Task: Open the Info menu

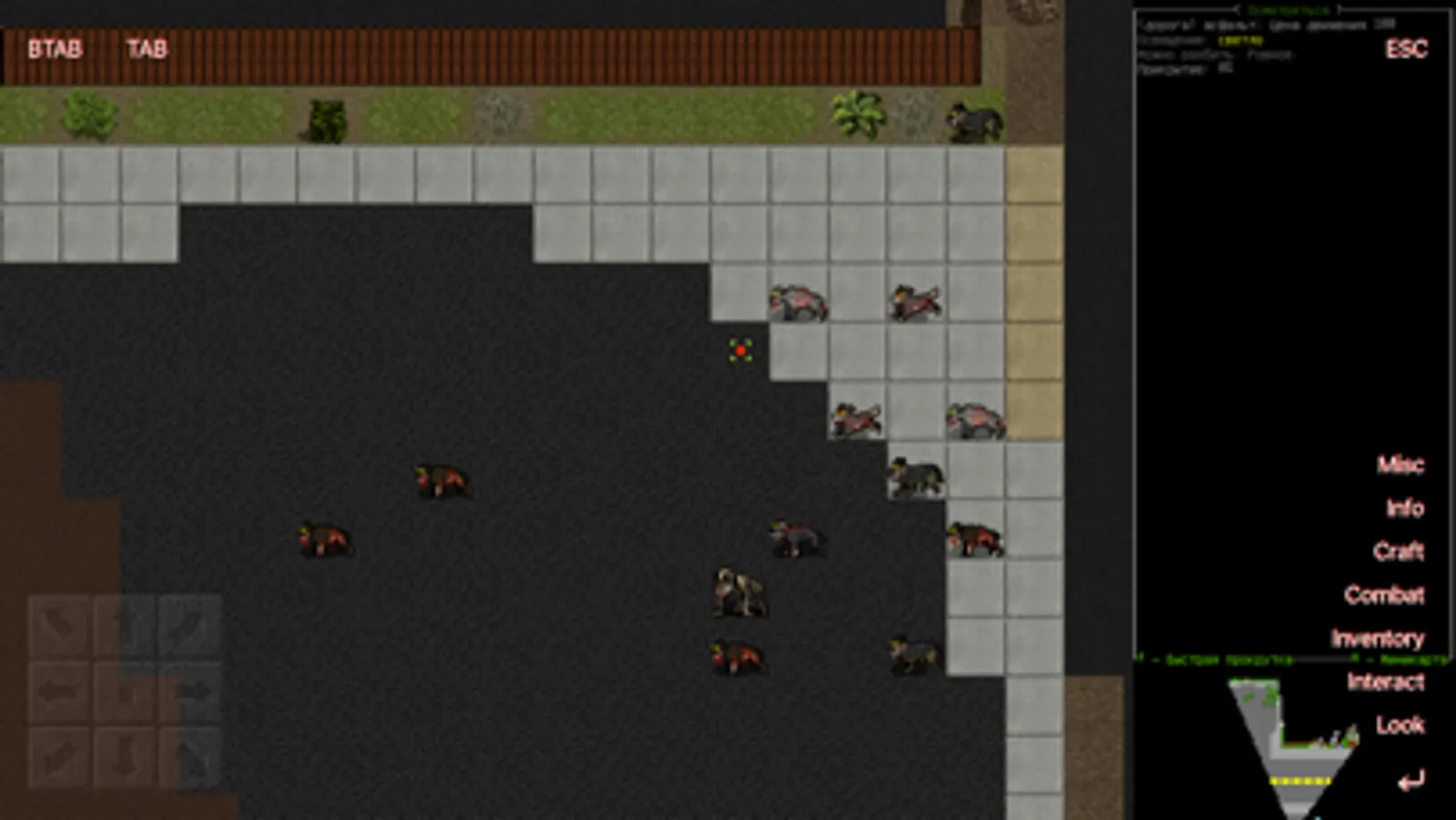Action: [x=1403, y=509]
